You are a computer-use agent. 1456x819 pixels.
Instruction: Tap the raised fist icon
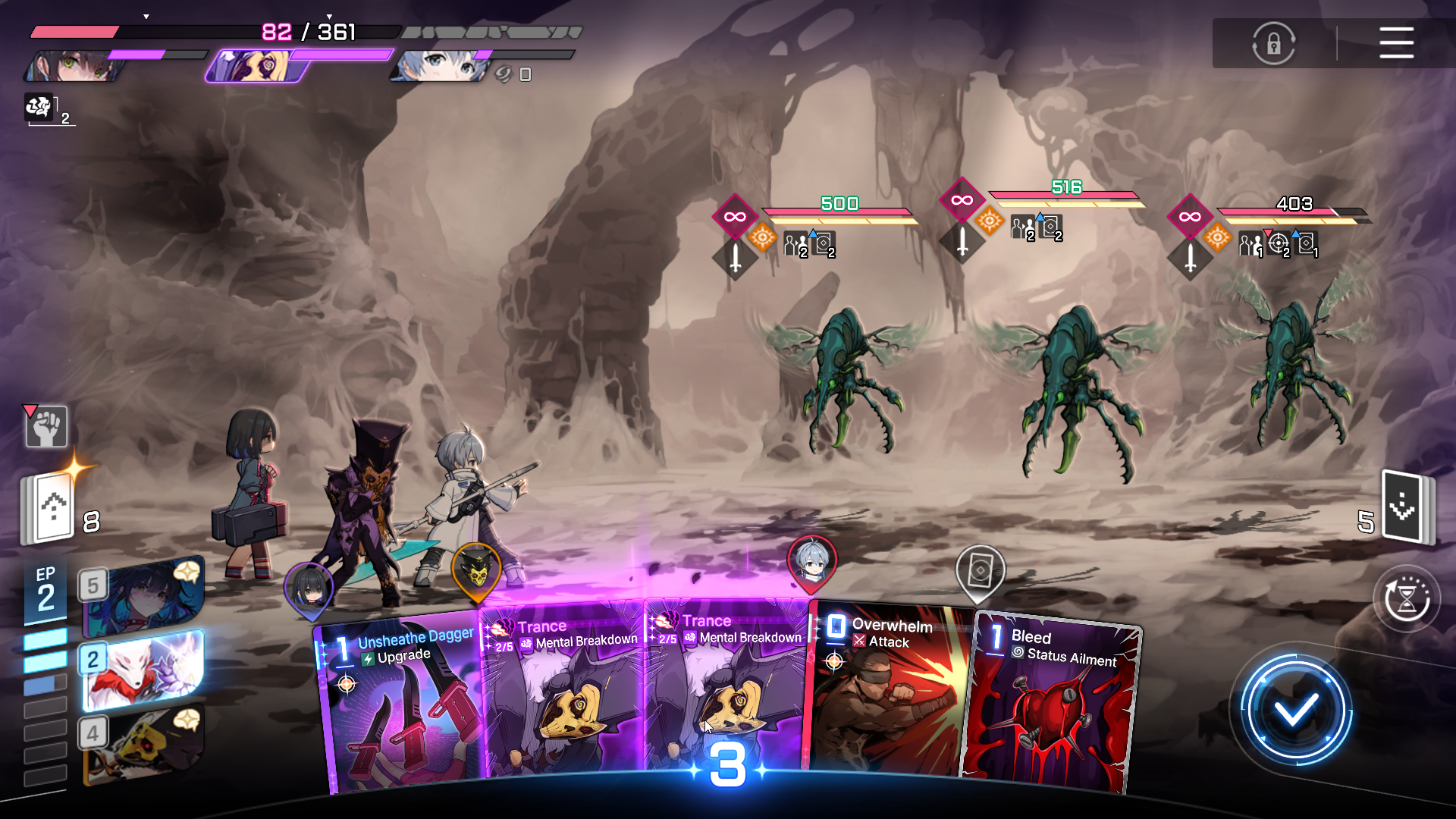[47, 427]
